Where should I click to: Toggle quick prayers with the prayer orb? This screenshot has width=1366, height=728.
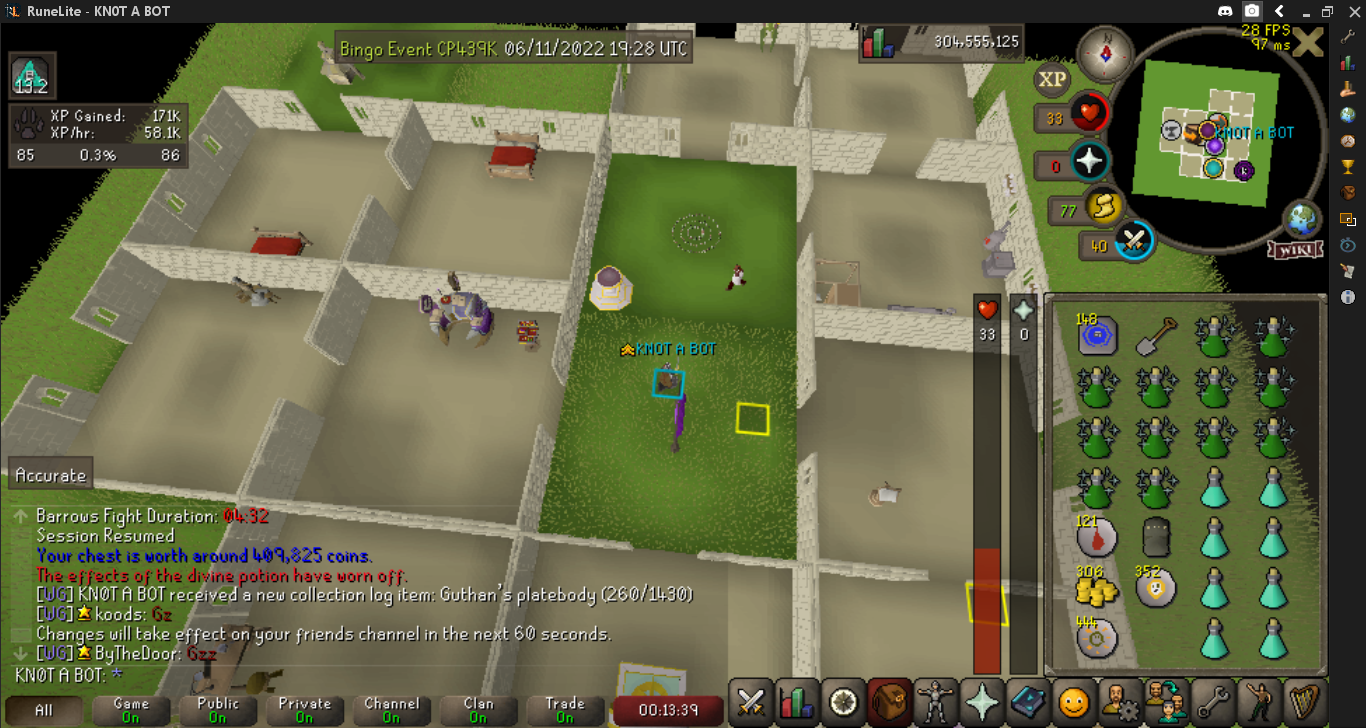[1089, 162]
